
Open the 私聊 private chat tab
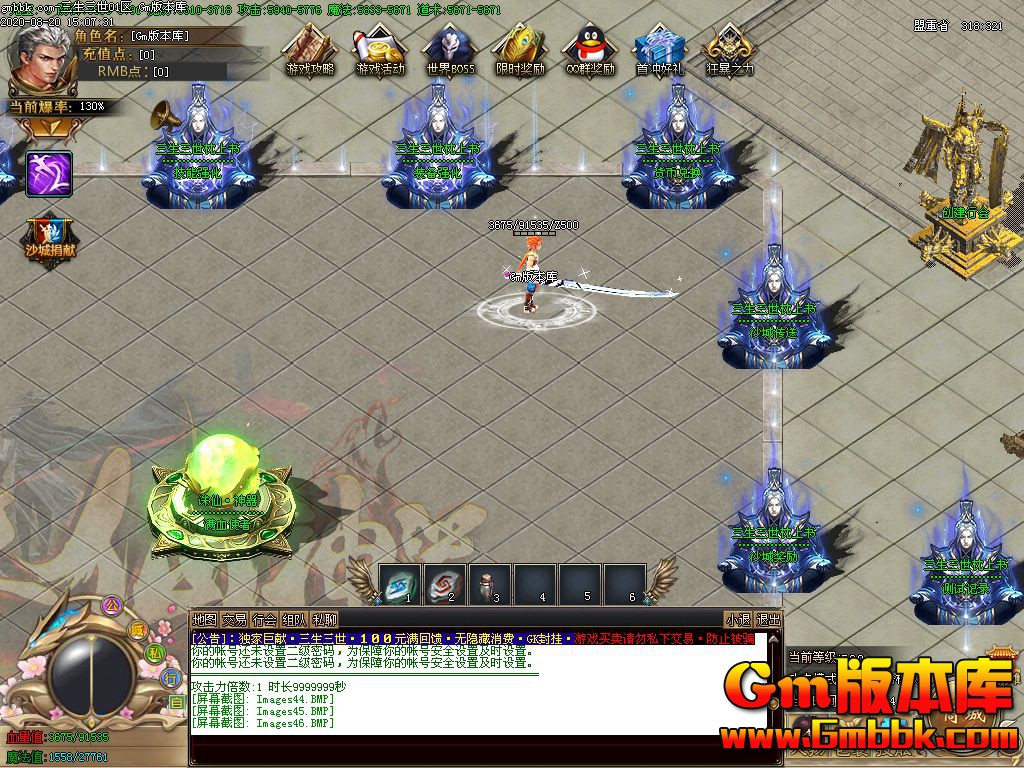324,620
